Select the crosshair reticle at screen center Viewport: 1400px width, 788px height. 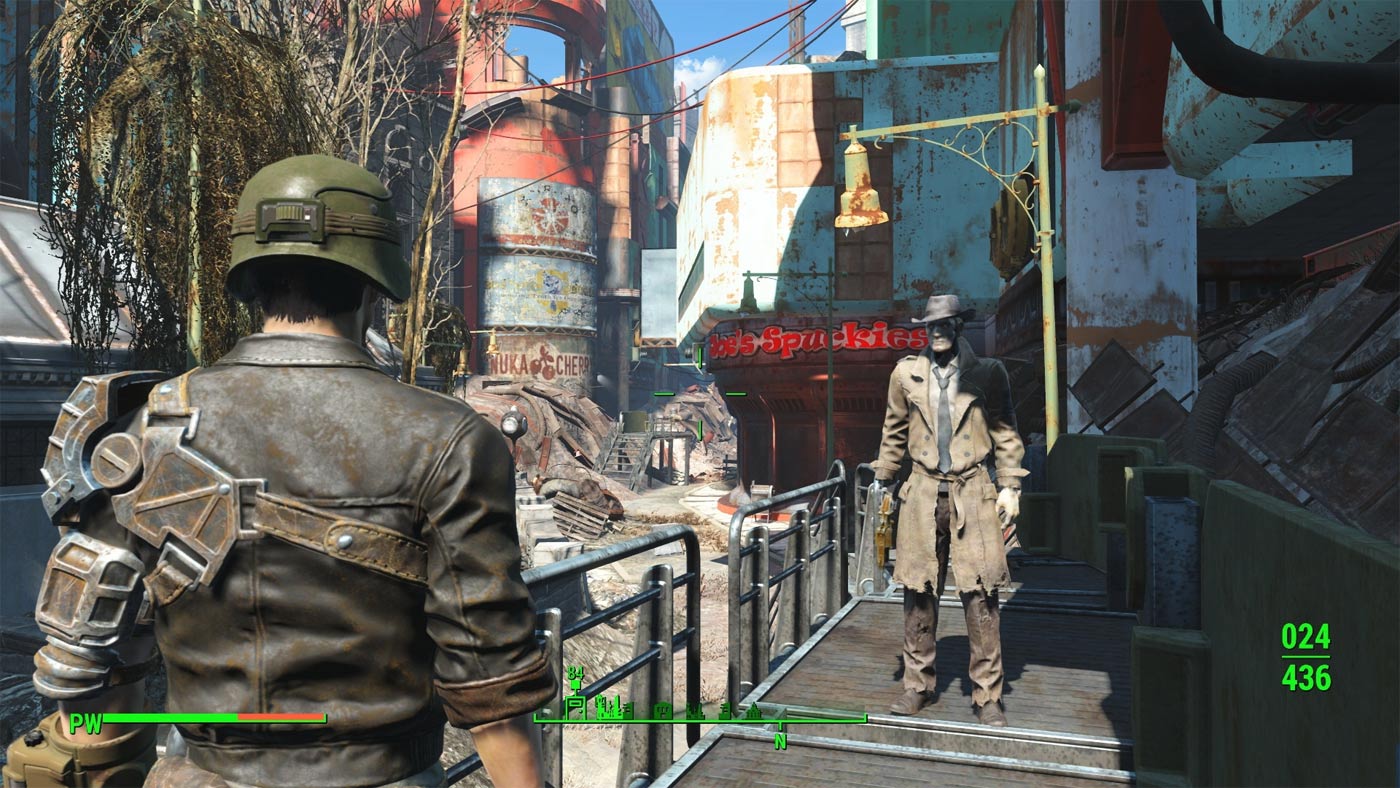tap(700, 394)
